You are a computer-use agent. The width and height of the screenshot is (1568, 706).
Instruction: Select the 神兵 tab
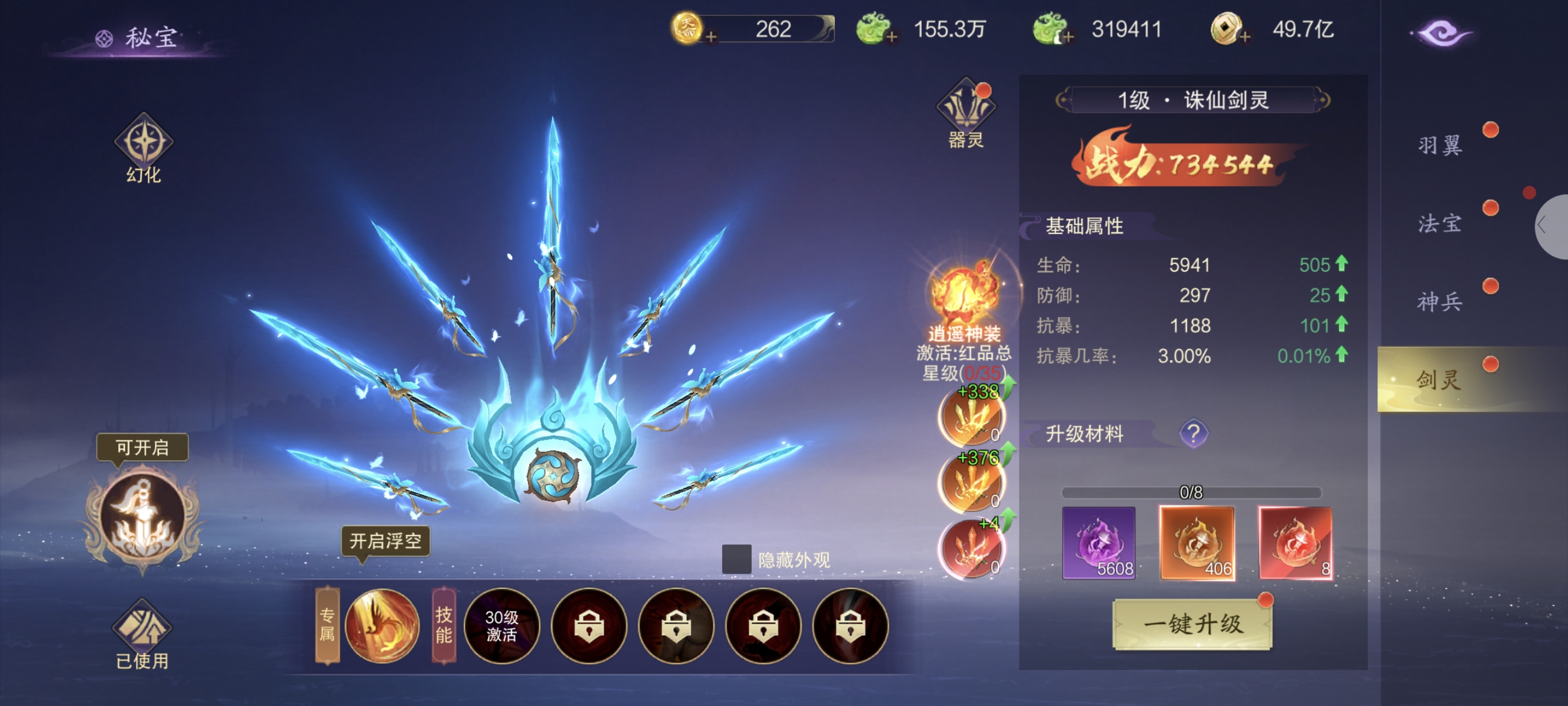tap(1440, 301)
